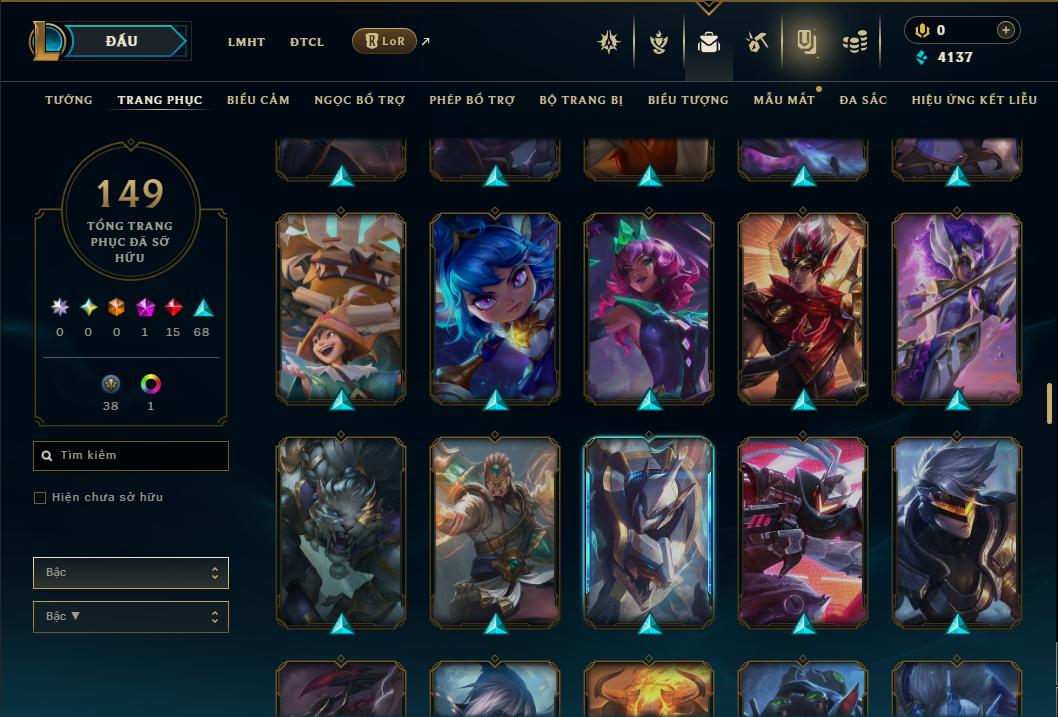Open the BỘ TRANG BỊ tab
1058x717 pixels.
point(581,100)
